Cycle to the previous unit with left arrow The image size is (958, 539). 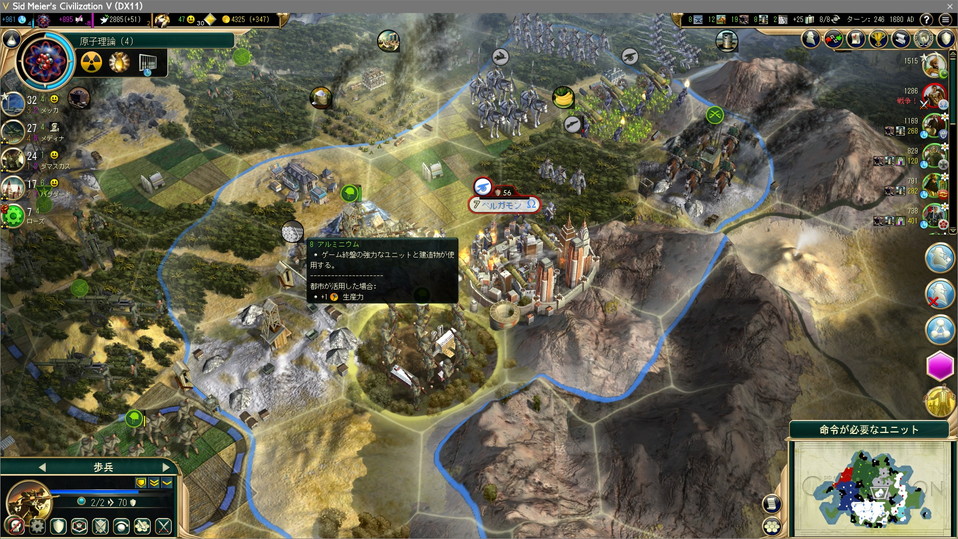tap(43, 467)
